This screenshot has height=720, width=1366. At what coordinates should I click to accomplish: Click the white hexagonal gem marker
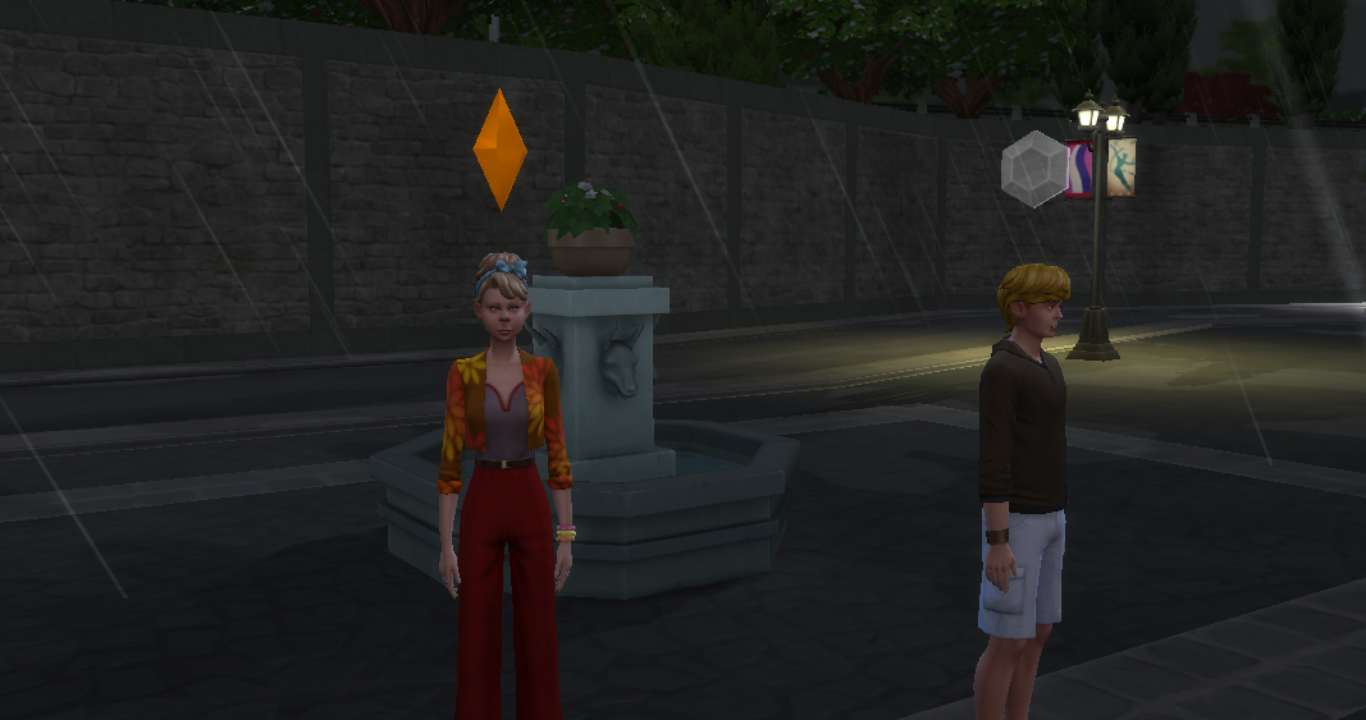pyautogui.click(x=1035, y=169)
